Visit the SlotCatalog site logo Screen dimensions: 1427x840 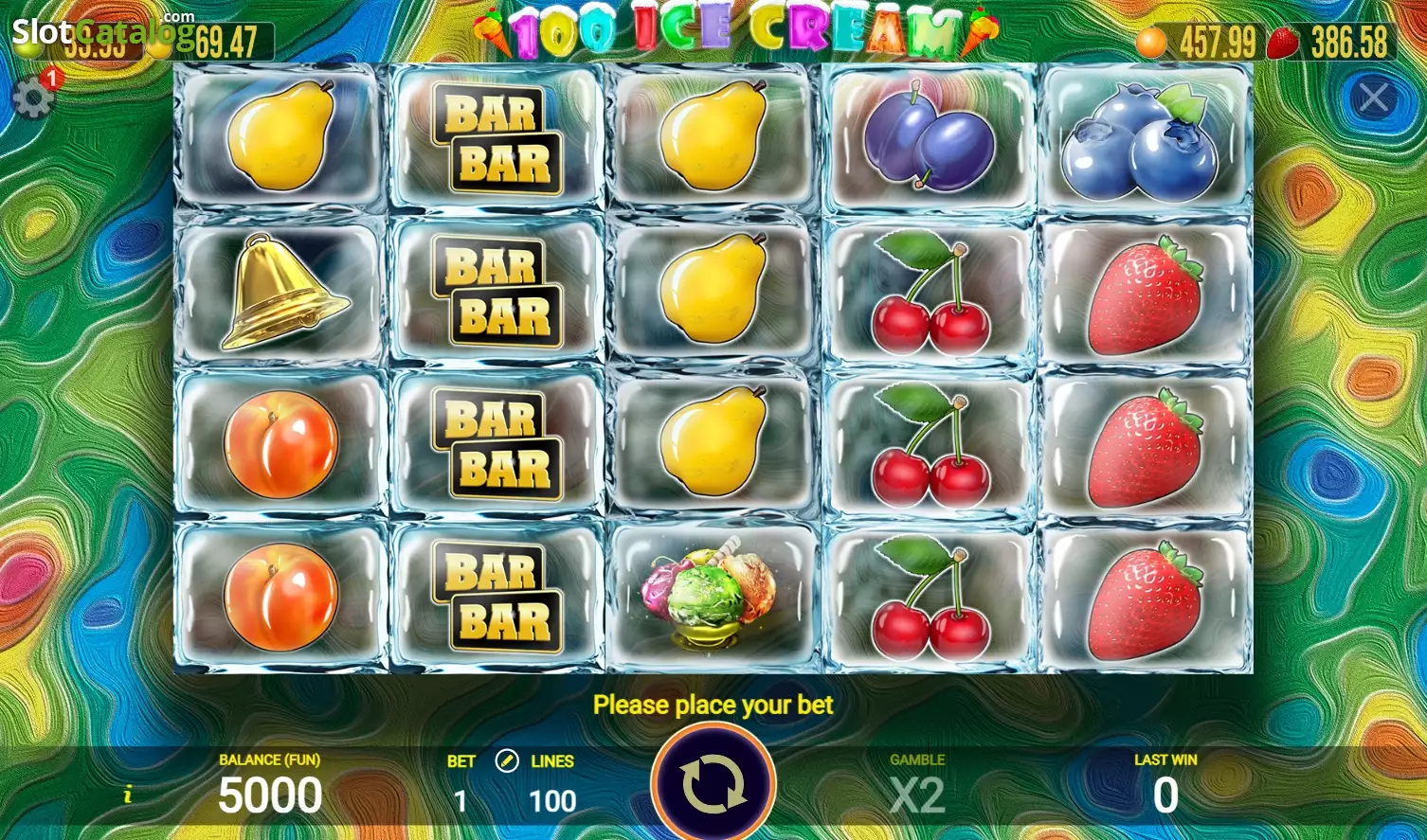pos(99,31)
